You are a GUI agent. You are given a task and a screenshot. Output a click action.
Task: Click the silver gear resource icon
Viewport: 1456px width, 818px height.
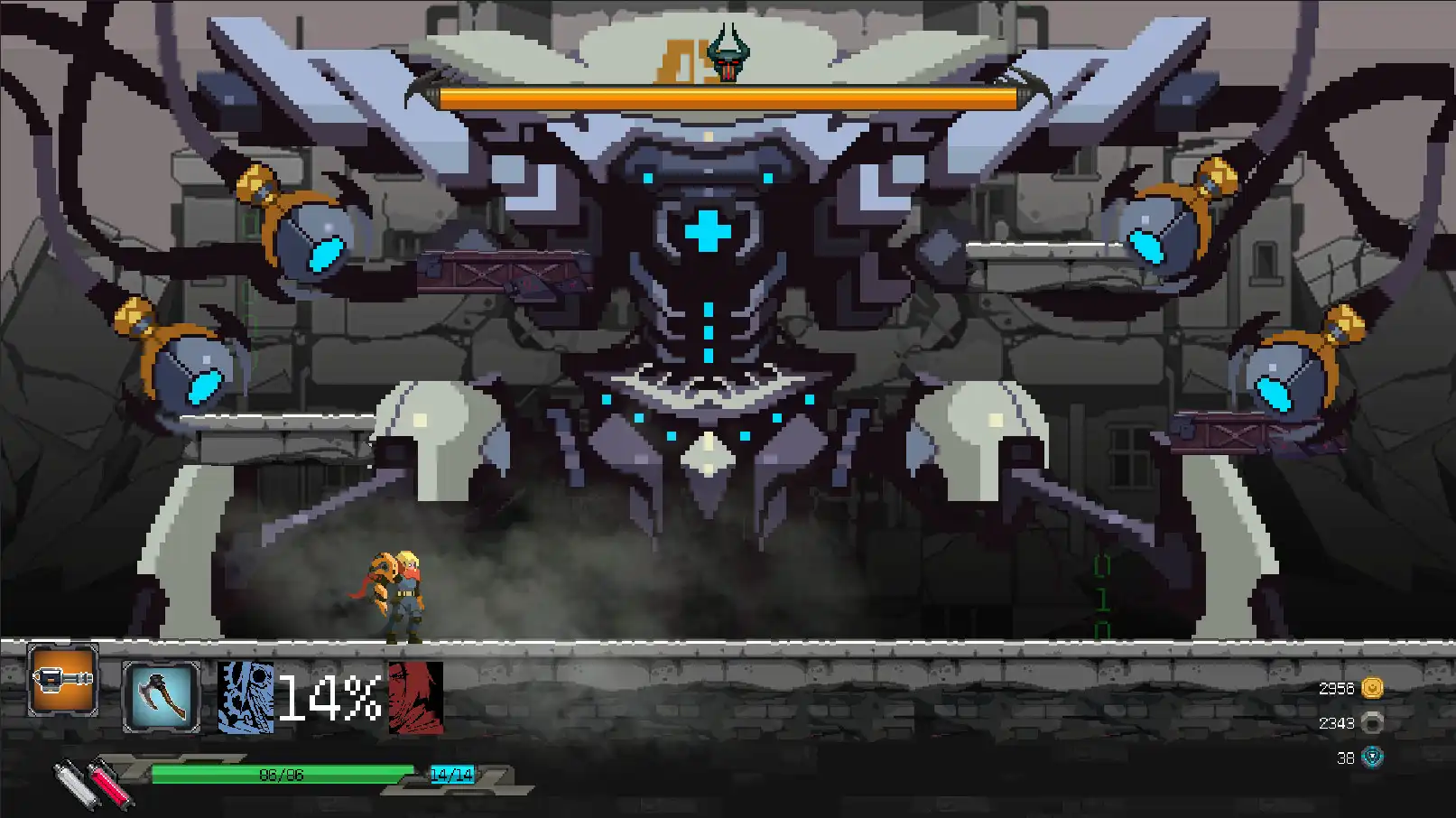[x=1372, y=722]
